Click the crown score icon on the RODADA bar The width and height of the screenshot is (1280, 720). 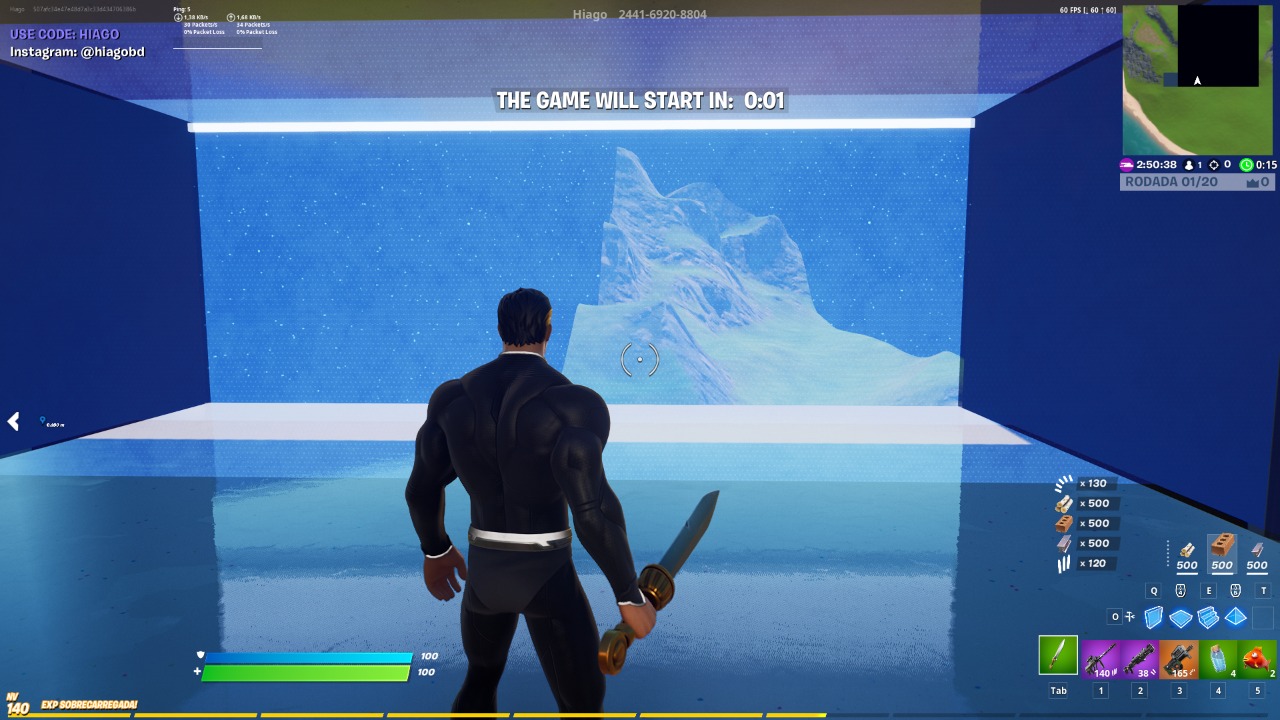pyautogui.click(x=1252, y=181)
